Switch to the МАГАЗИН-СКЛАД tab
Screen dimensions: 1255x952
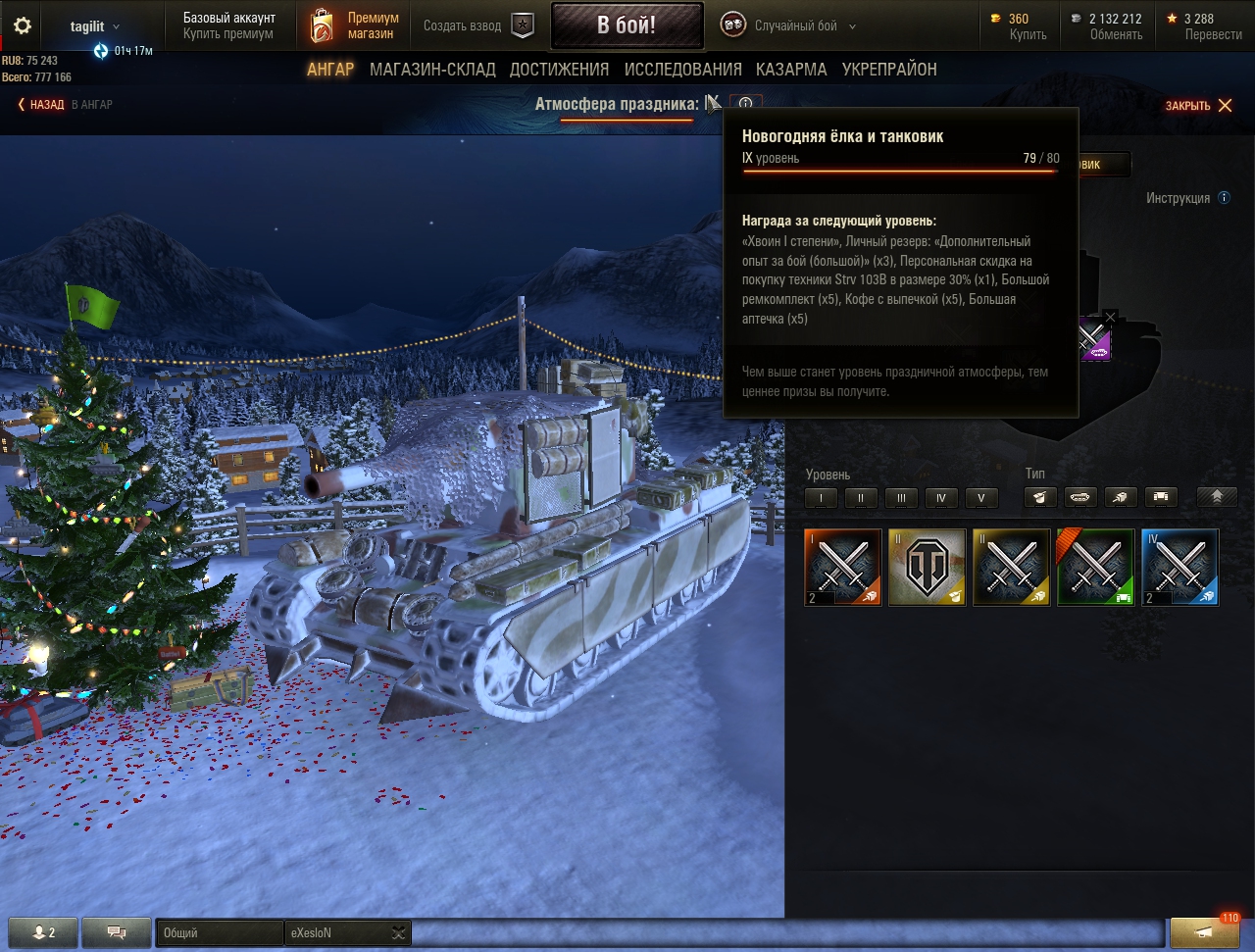click(432, 70)
